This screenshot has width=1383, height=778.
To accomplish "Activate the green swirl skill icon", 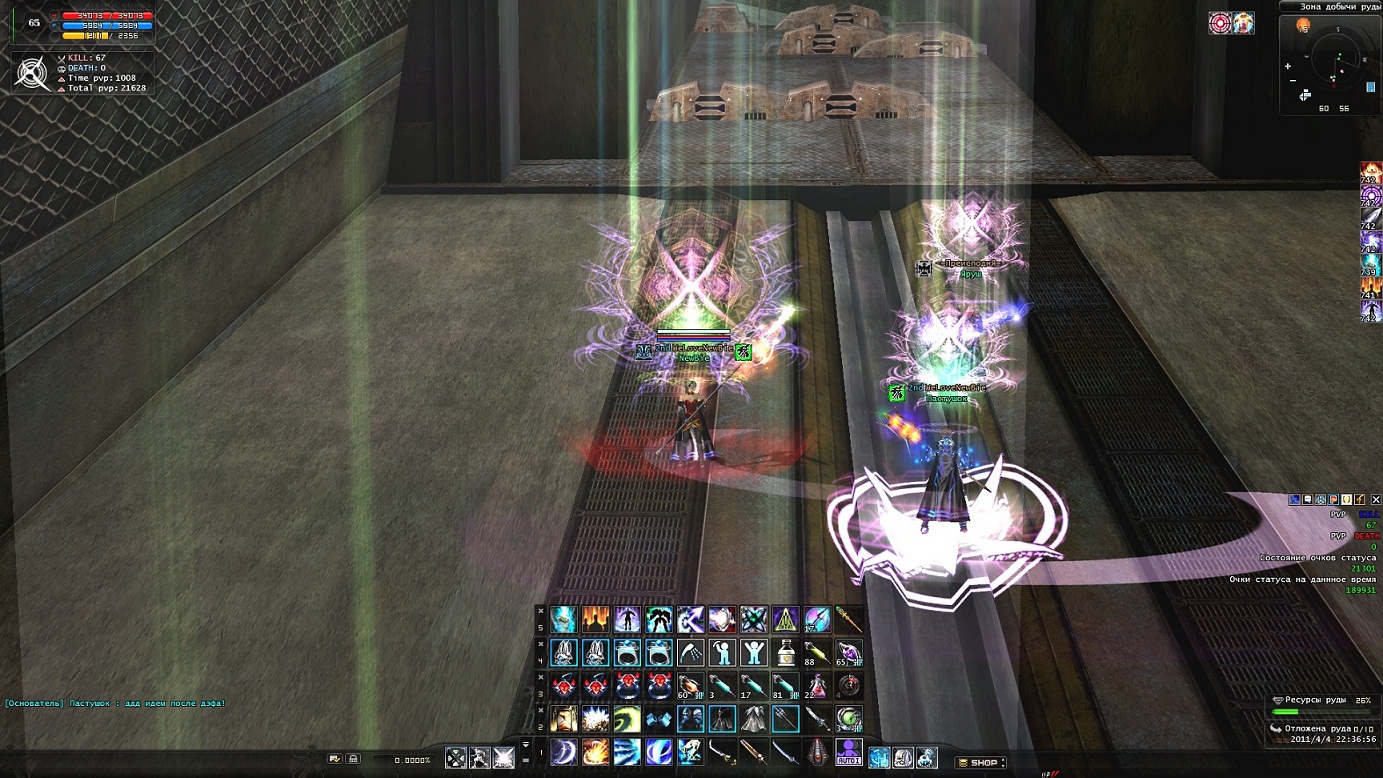I will coord(628,719).
